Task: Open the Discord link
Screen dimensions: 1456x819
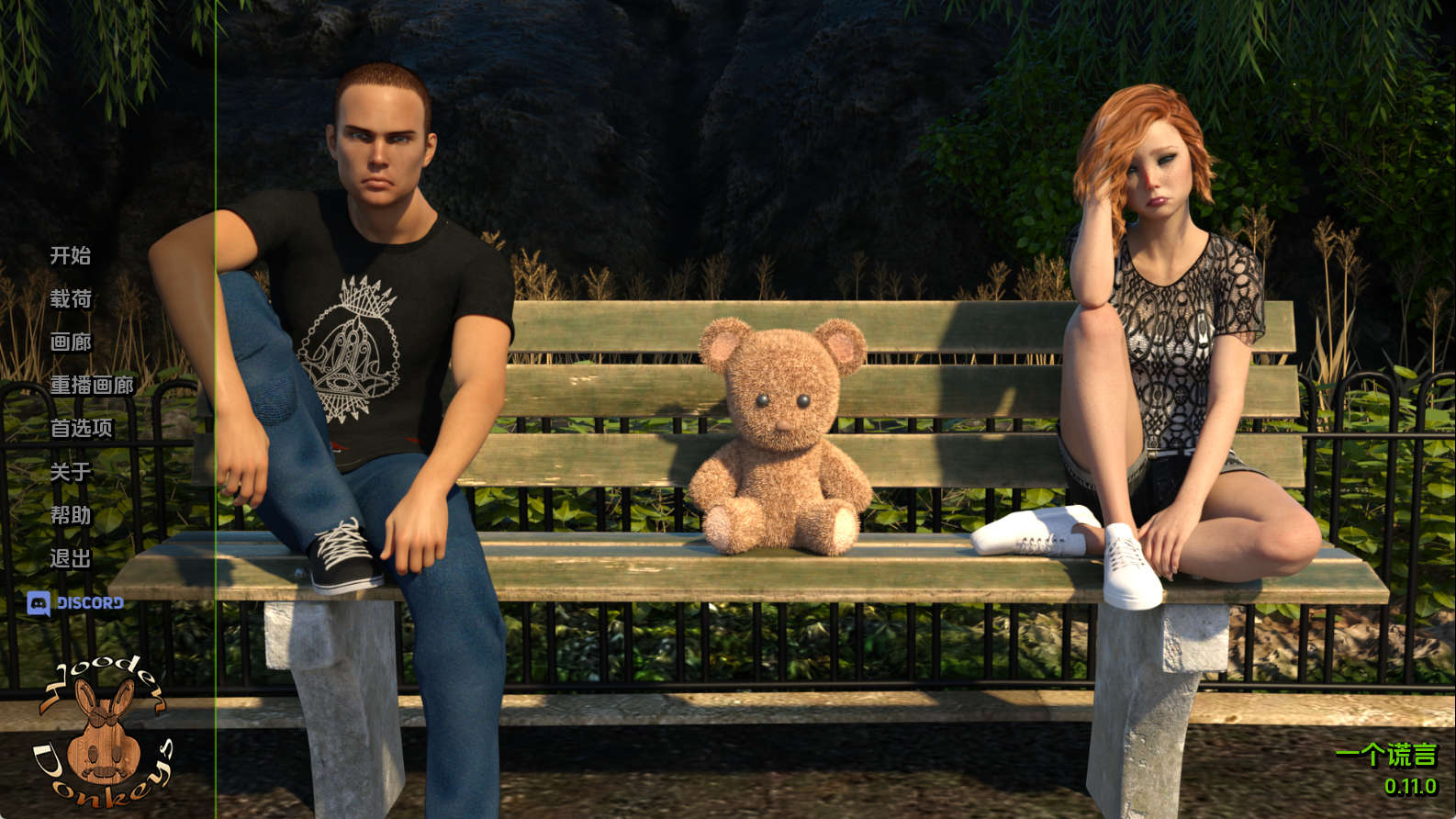Action: [x=76, y=603]
